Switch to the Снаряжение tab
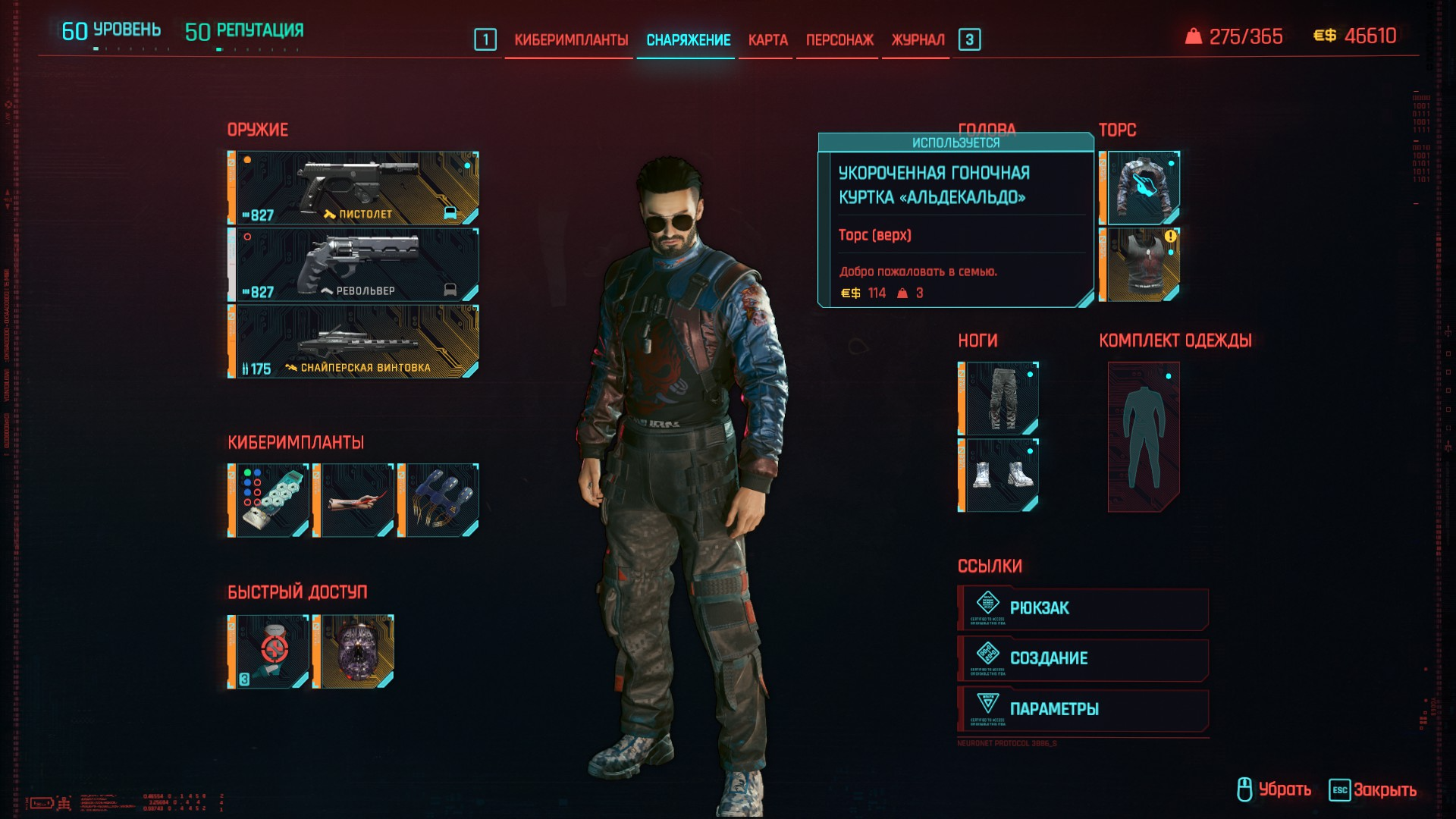 pos(688,40)
